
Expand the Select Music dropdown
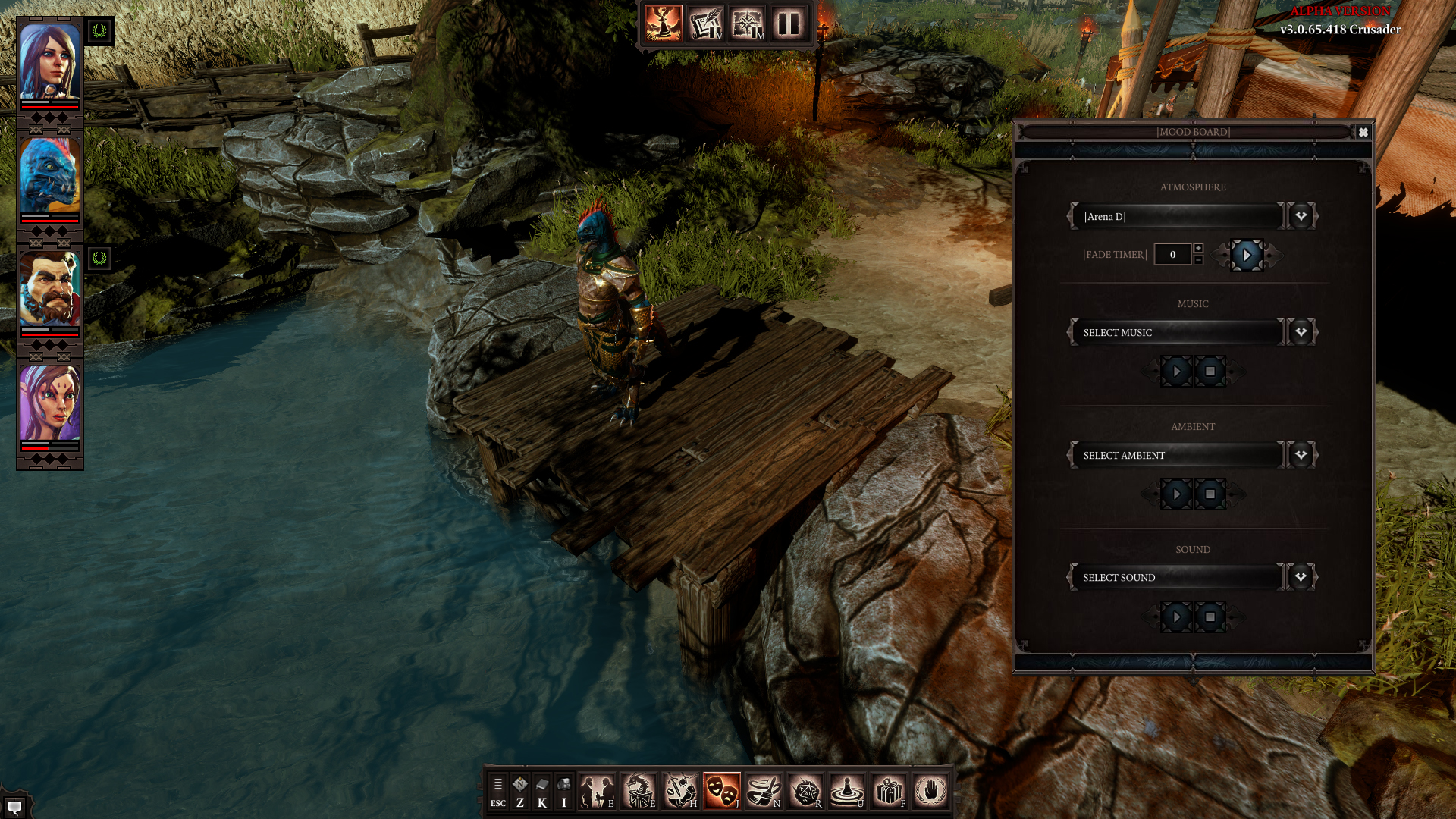coord(1301,332)
